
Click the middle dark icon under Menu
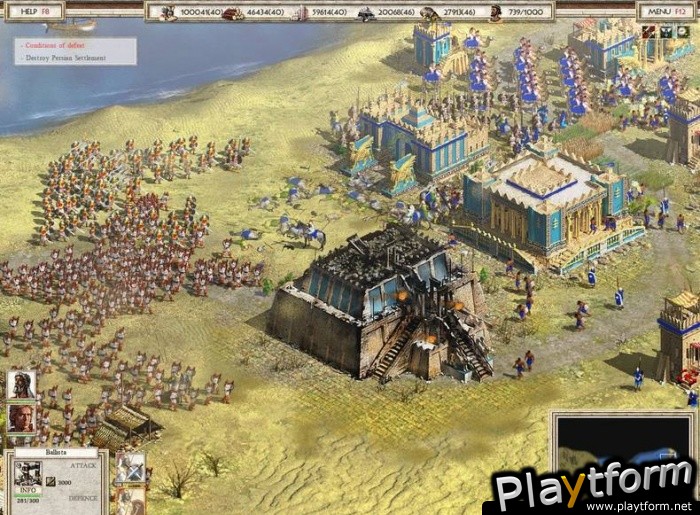(x=666, y=32)
